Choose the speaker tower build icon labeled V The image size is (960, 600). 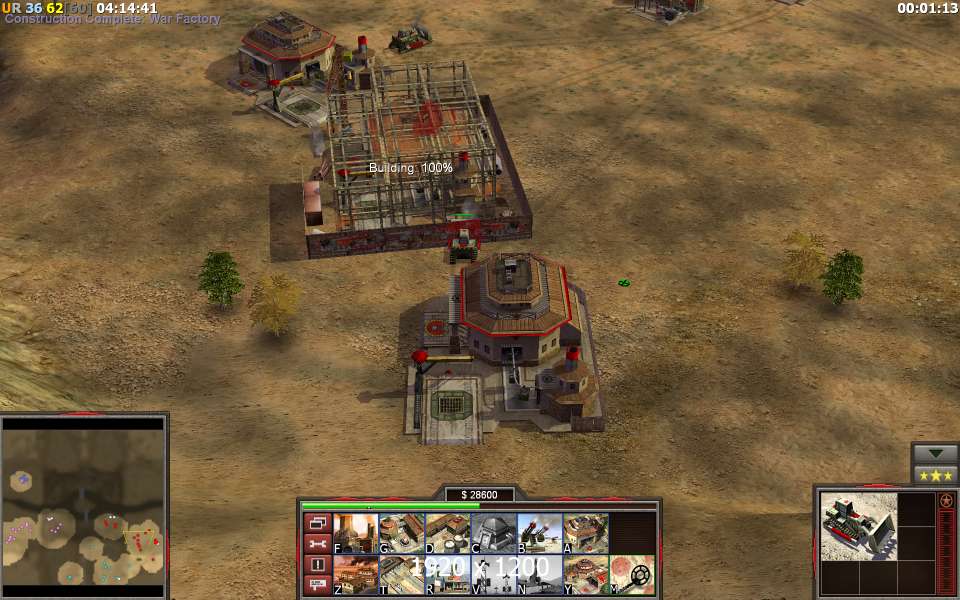click(x=493, y=575)
